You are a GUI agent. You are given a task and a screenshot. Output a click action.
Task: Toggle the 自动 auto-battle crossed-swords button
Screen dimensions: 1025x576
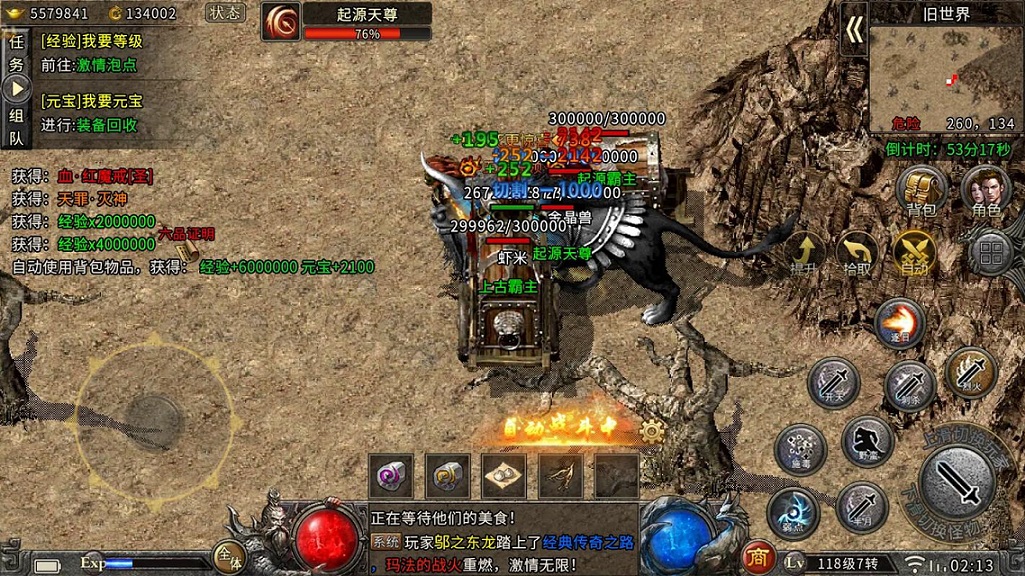pyautogui.click(x=913, y=253)
